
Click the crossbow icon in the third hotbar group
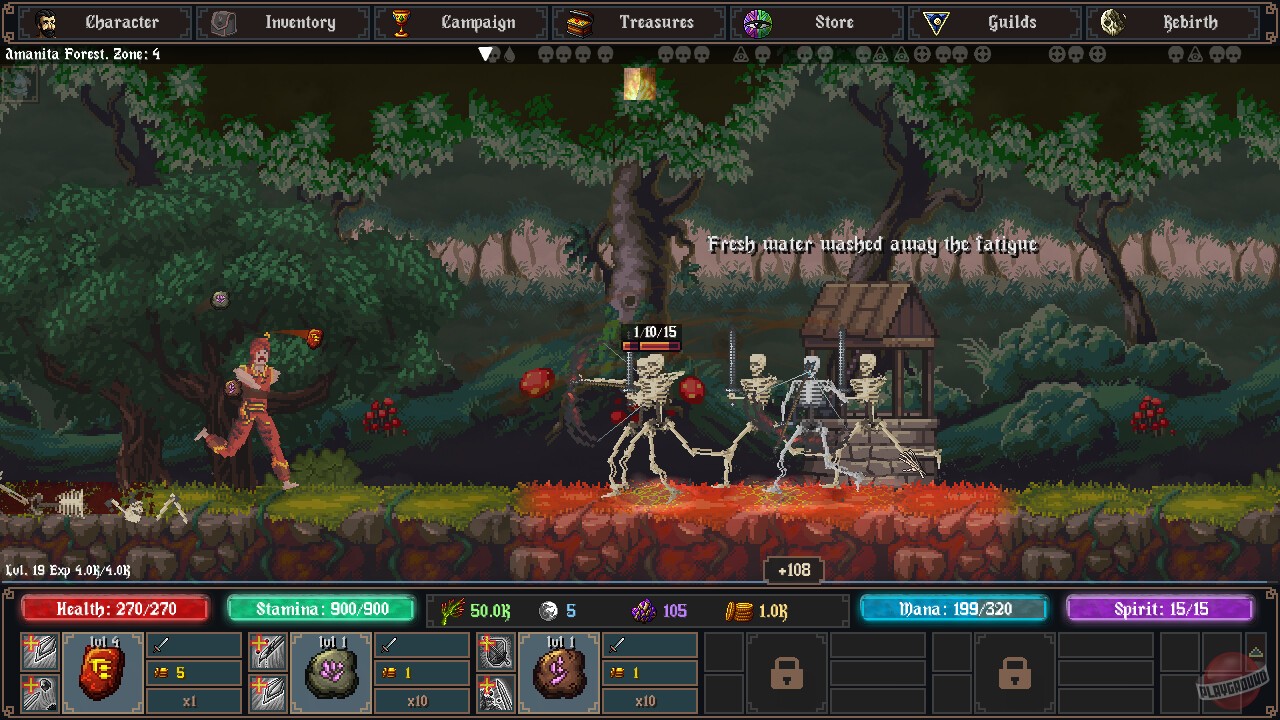click(x=496, y=649)
